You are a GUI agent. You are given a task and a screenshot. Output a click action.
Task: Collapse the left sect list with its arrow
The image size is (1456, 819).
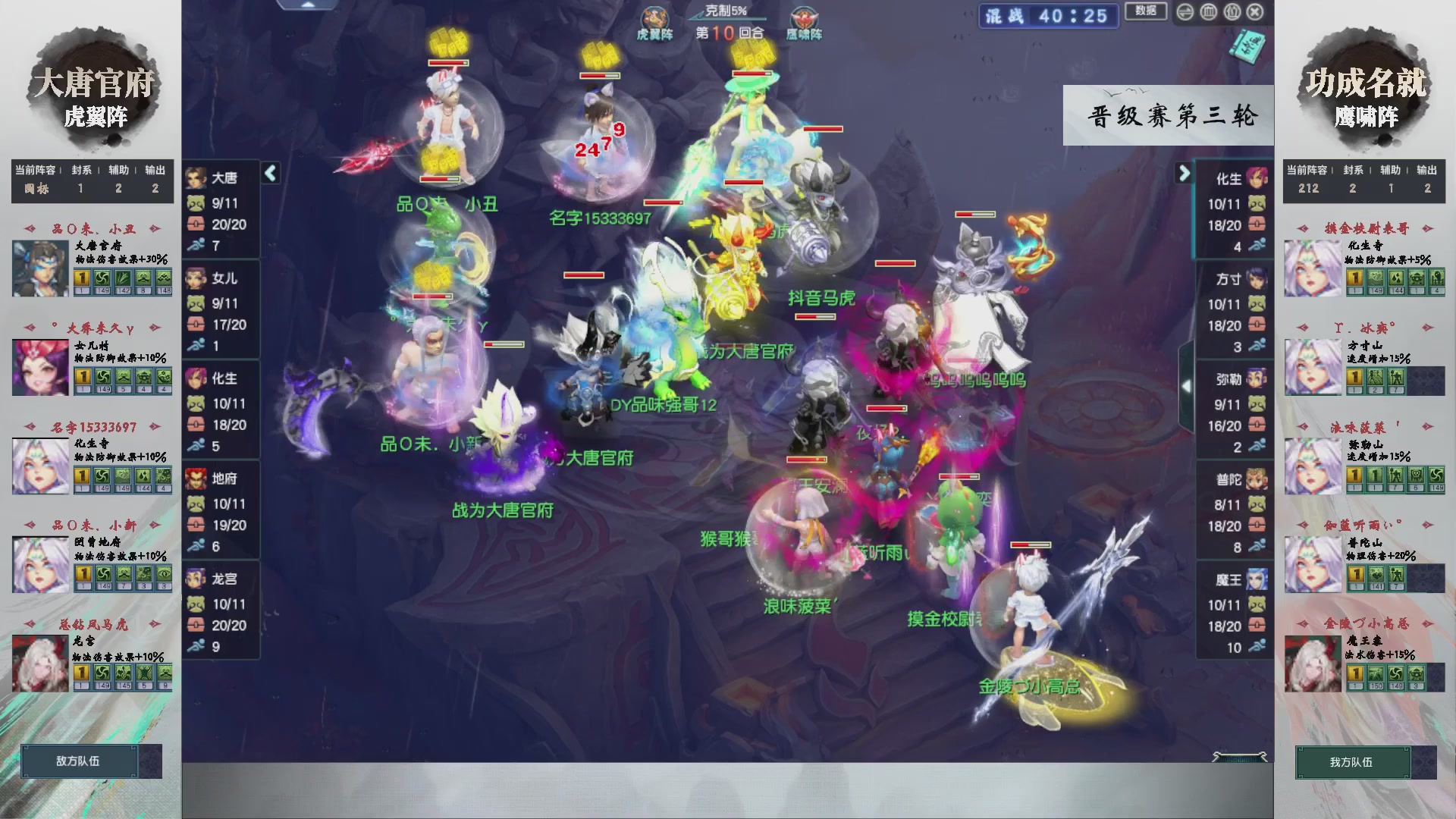pyautogui.click(x=270, y=173)
